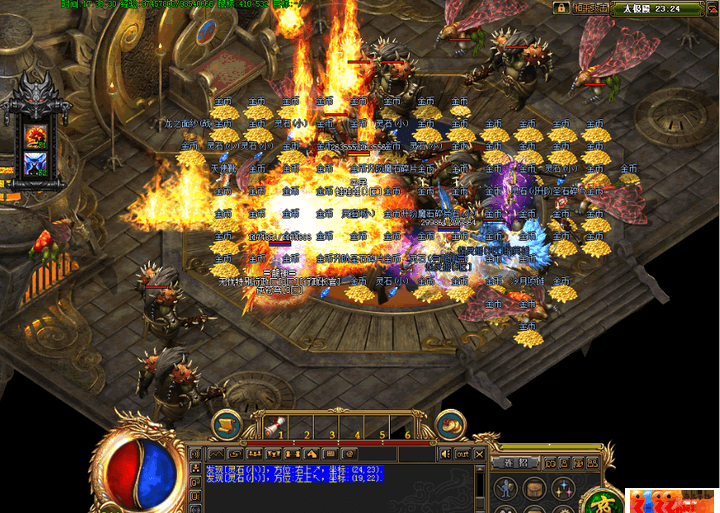
Task: Open the round gold ingot button right of the hotbar
Action: coord(455,423)
